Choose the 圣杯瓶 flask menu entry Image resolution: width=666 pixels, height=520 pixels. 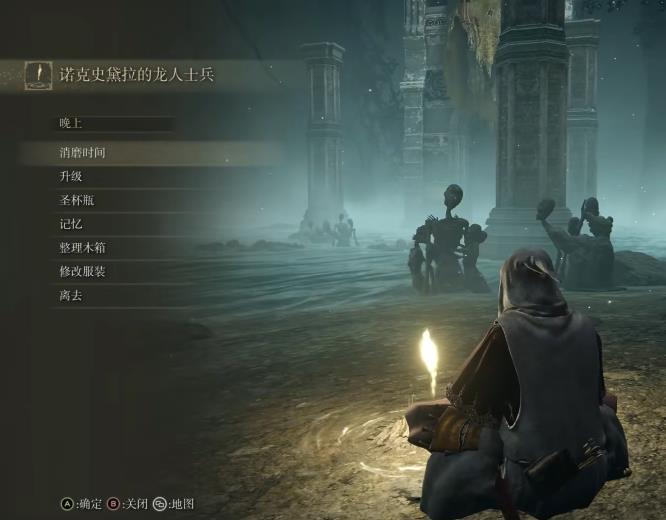[x=76, y=200]
